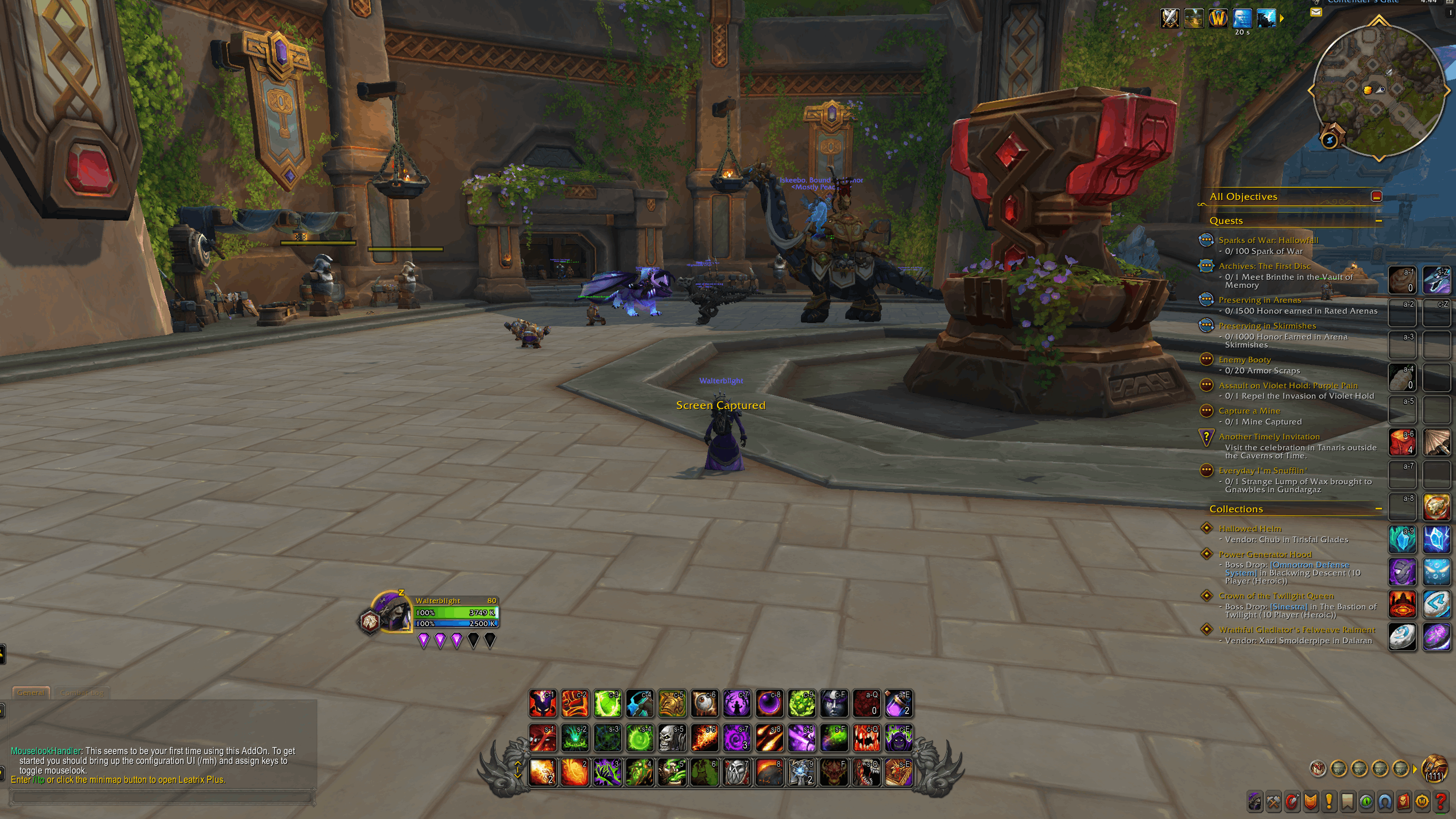Collapse the All Objectives tracker

tap(1376, 196)
